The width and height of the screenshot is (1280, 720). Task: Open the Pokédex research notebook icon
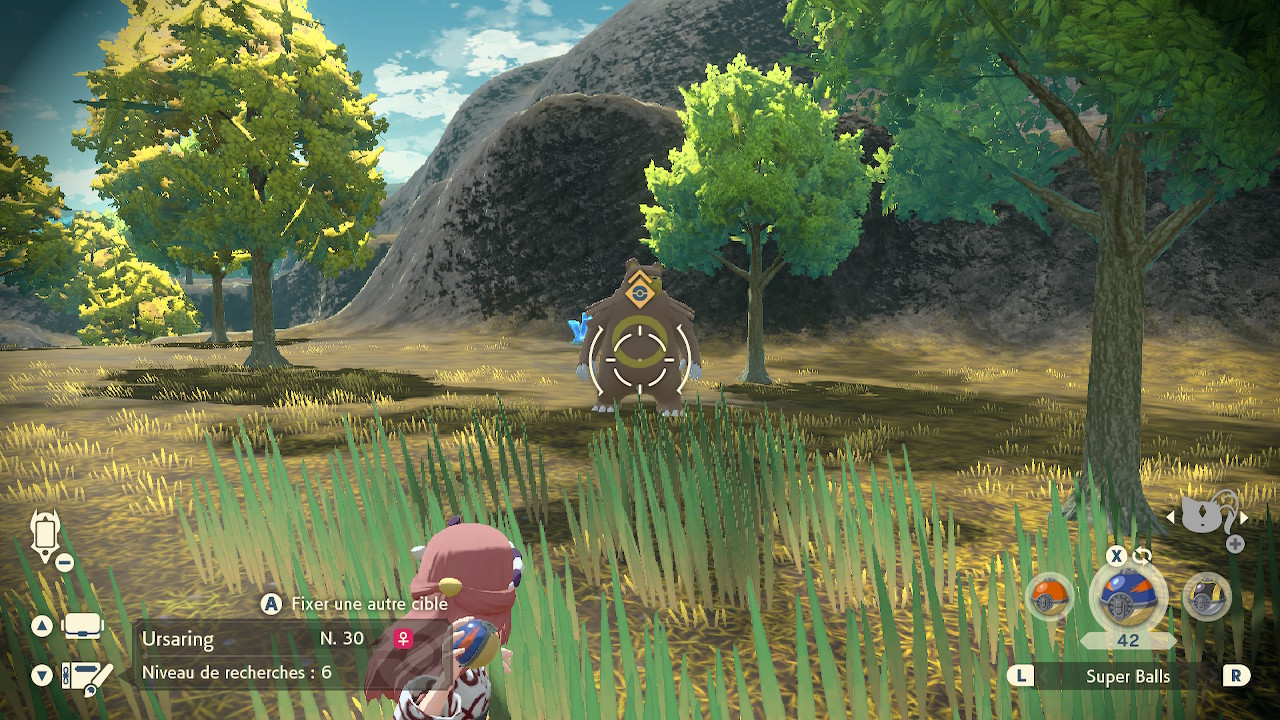point(86,677)
